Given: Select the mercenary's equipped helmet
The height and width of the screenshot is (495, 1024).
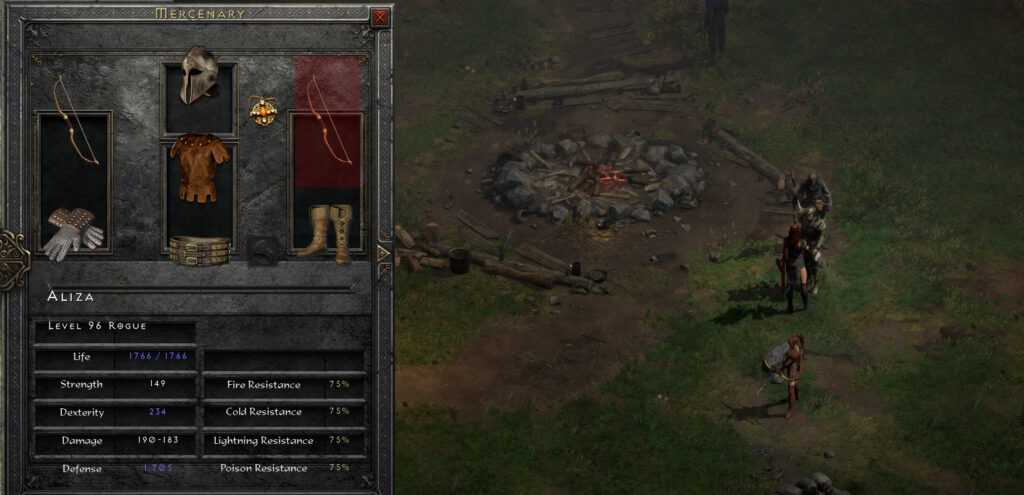Looking at the screenshot, I should coord(198,75).
